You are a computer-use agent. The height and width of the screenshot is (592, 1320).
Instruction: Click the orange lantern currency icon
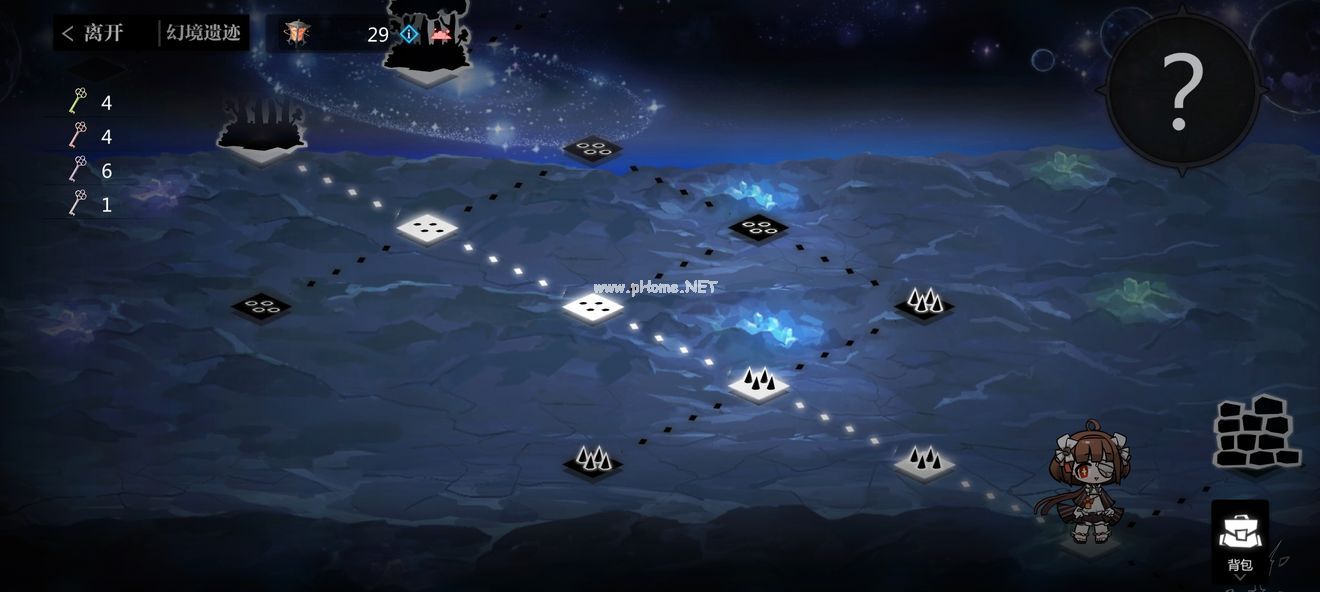pyautogui.click(x=296, y=33)
